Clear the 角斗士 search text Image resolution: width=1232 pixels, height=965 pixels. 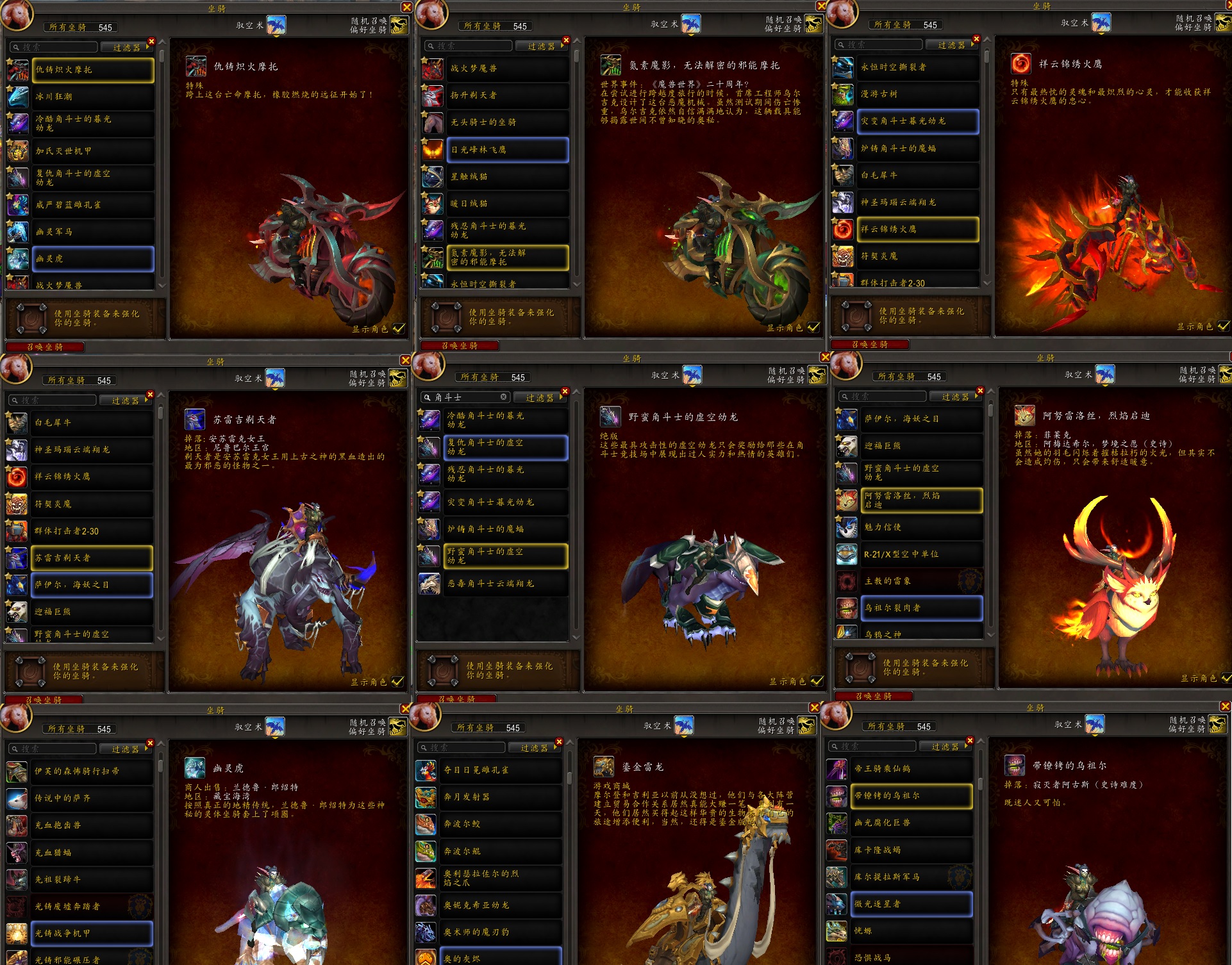(x=504, y=397)
